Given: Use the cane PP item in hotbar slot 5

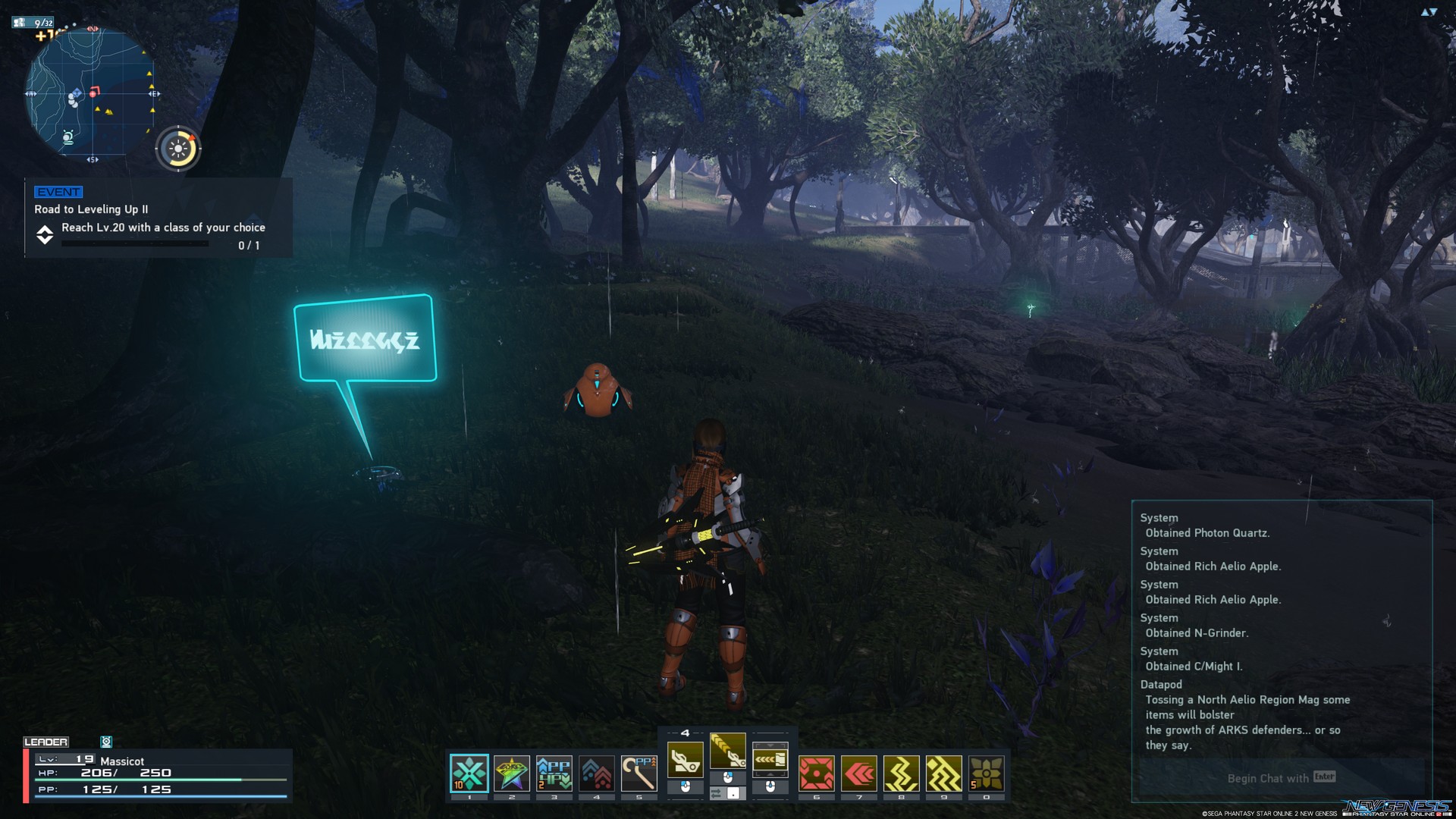Looking at the screenshot, I should click(x=638, y=770).
